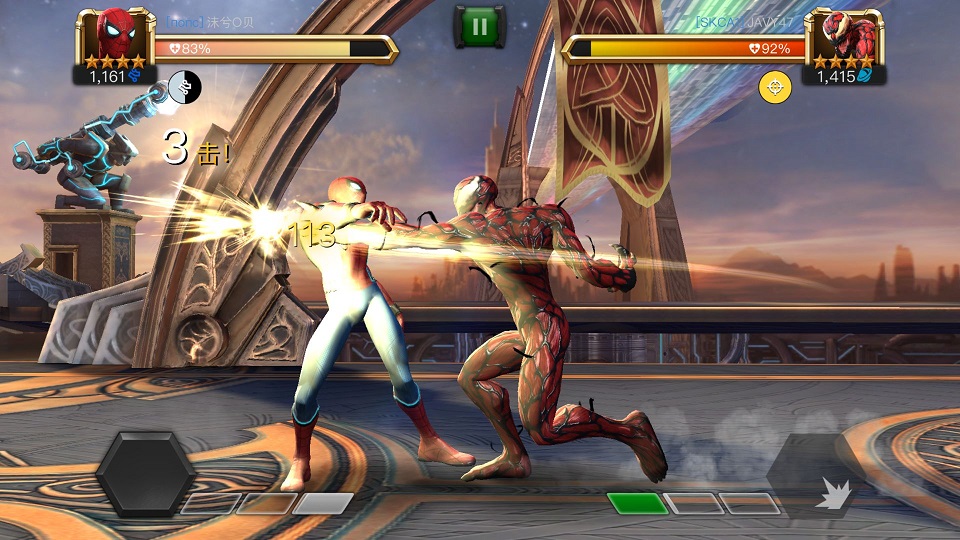Select the black-and-white fist buff icon
This screenshot has width=960, height=540.
click(x=184, y=87)
